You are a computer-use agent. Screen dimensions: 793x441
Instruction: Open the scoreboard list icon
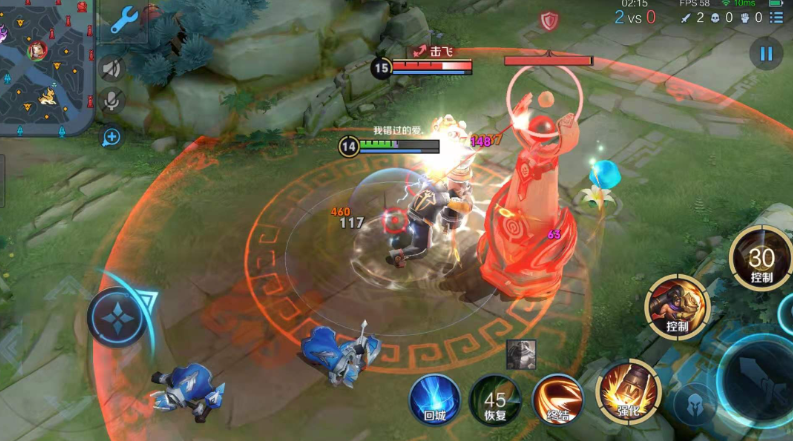point(777,17)
